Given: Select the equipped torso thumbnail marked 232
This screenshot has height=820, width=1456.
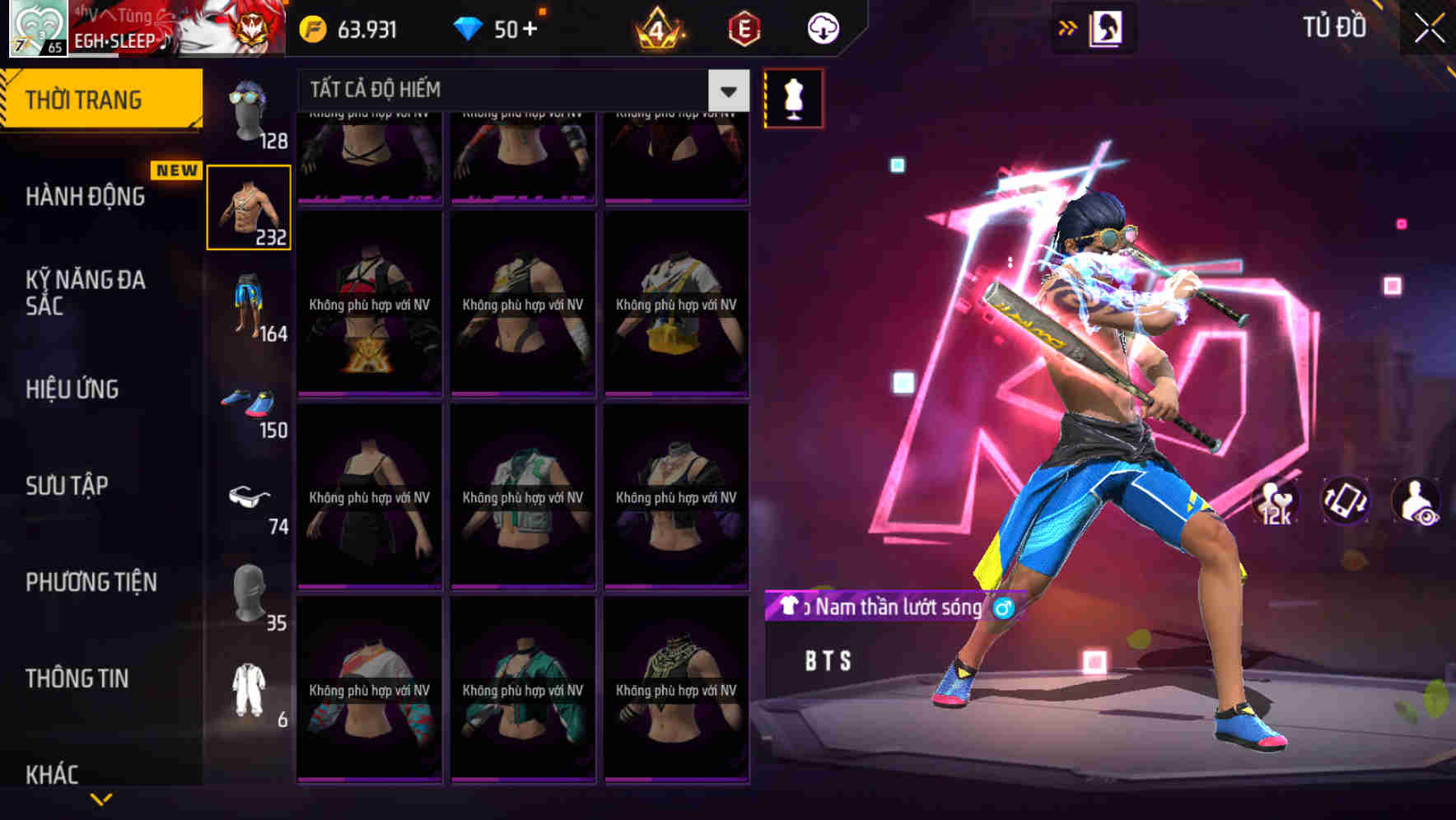Looking at the screenshot, I should click(250, 207).
